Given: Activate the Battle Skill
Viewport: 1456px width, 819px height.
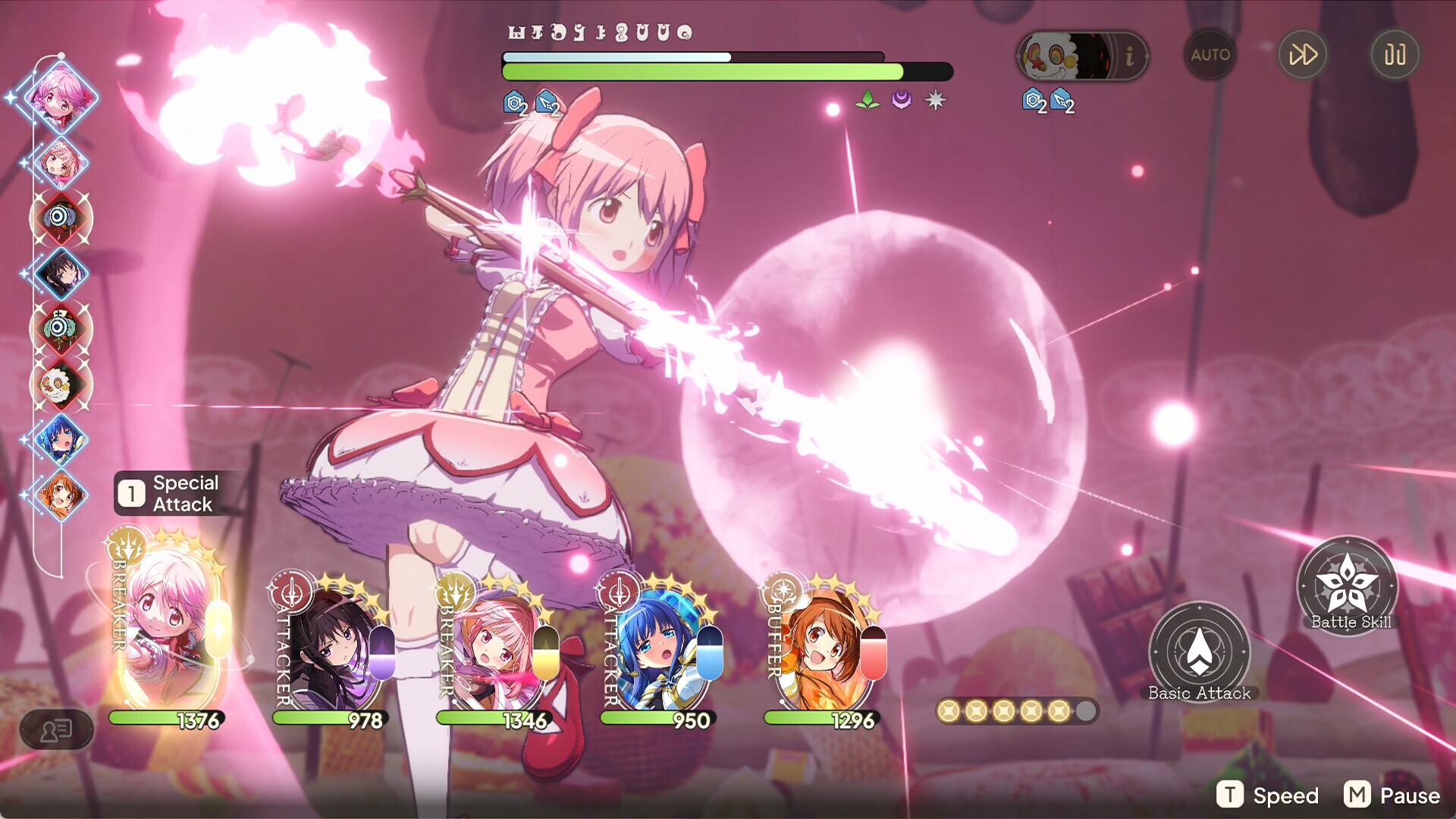Looking at the screenshot, I should click(x=1348, y=584).
